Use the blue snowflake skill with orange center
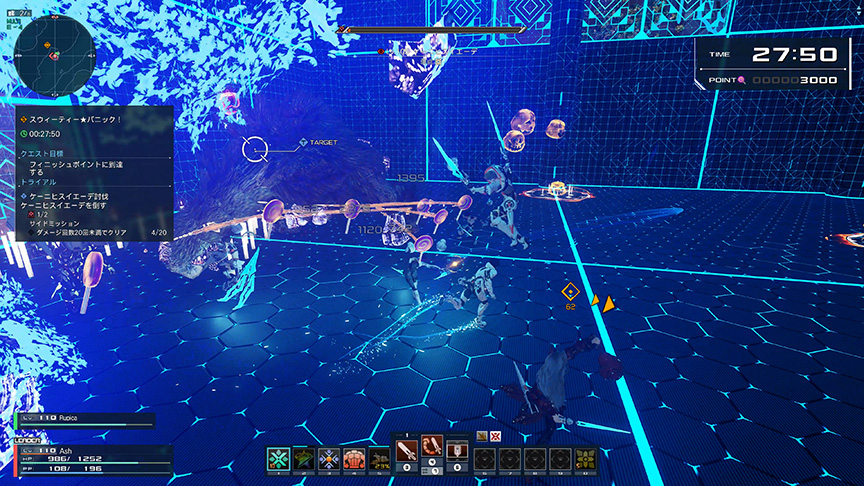Image resolution: width=864 pixels, height=486 pixels. pos(330,459)
